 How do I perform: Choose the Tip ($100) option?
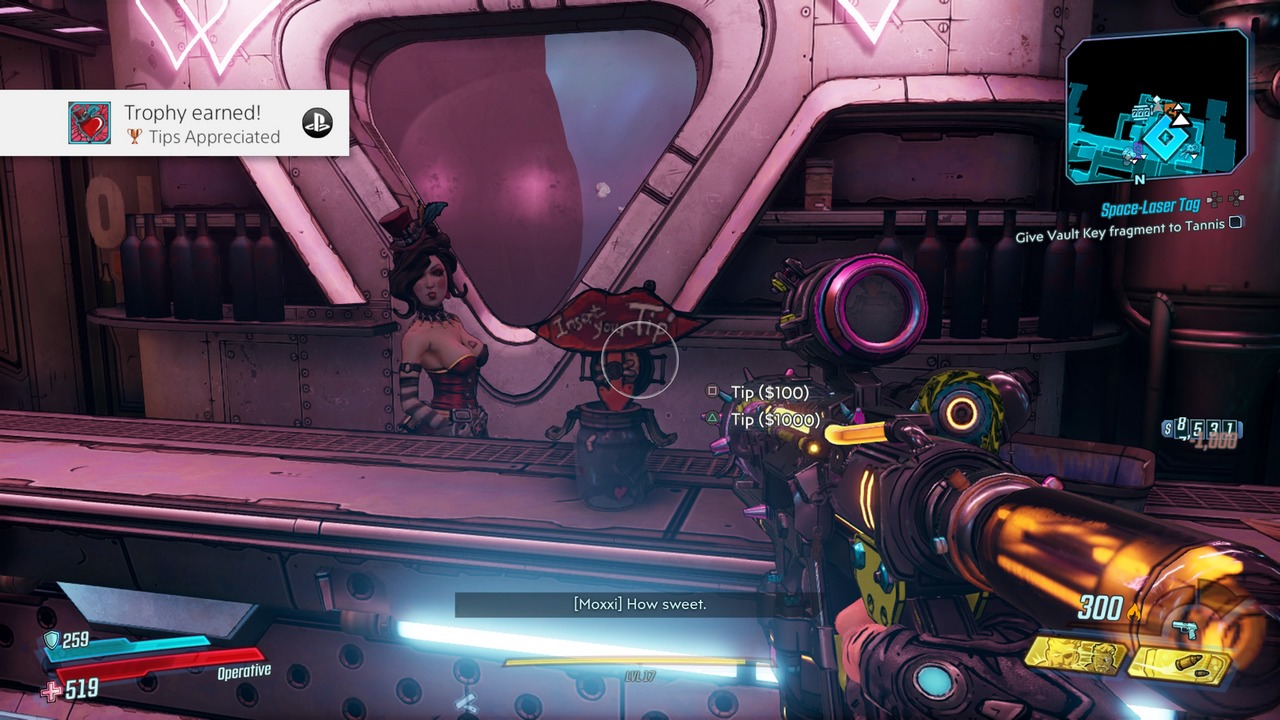[x=769, y=393]
